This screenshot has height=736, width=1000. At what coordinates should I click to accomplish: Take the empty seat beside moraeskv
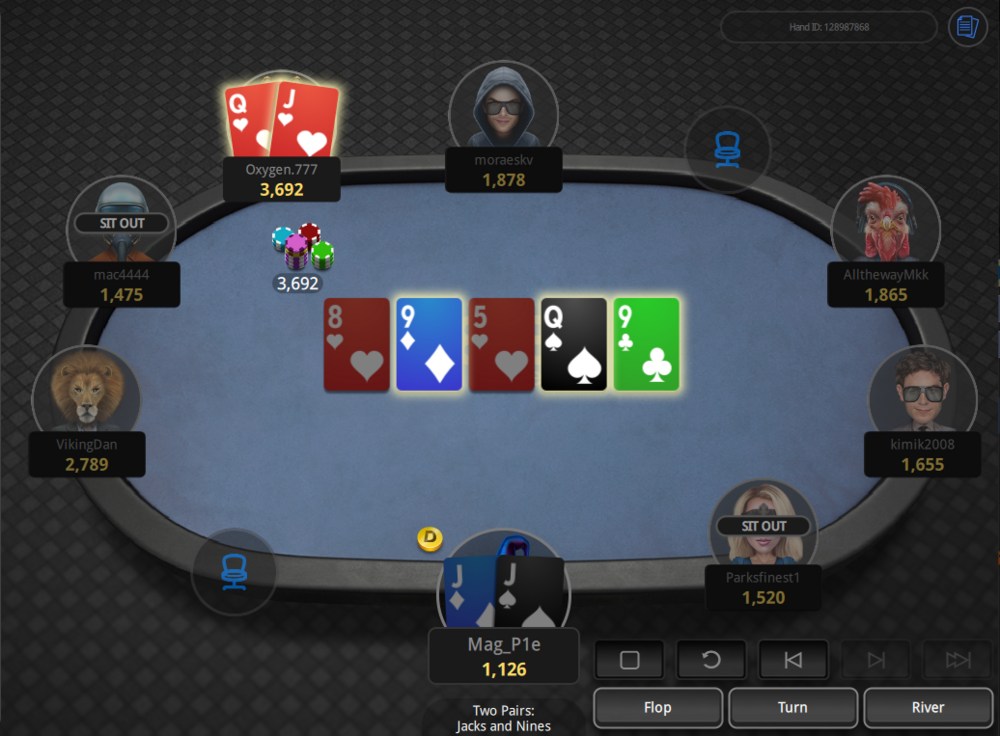click(727, 150)
